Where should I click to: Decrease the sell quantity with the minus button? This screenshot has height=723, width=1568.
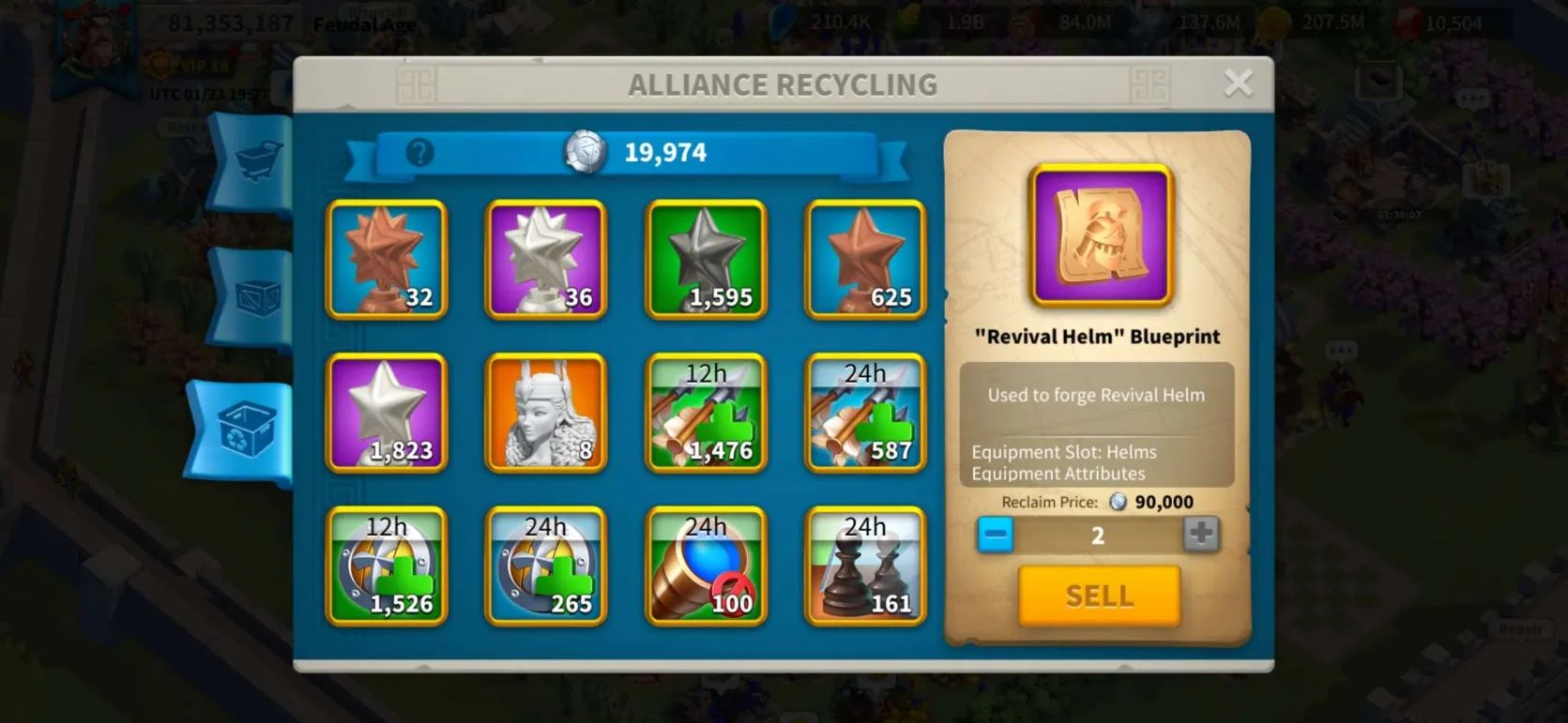pyautogui.click(x=996, y=535)
